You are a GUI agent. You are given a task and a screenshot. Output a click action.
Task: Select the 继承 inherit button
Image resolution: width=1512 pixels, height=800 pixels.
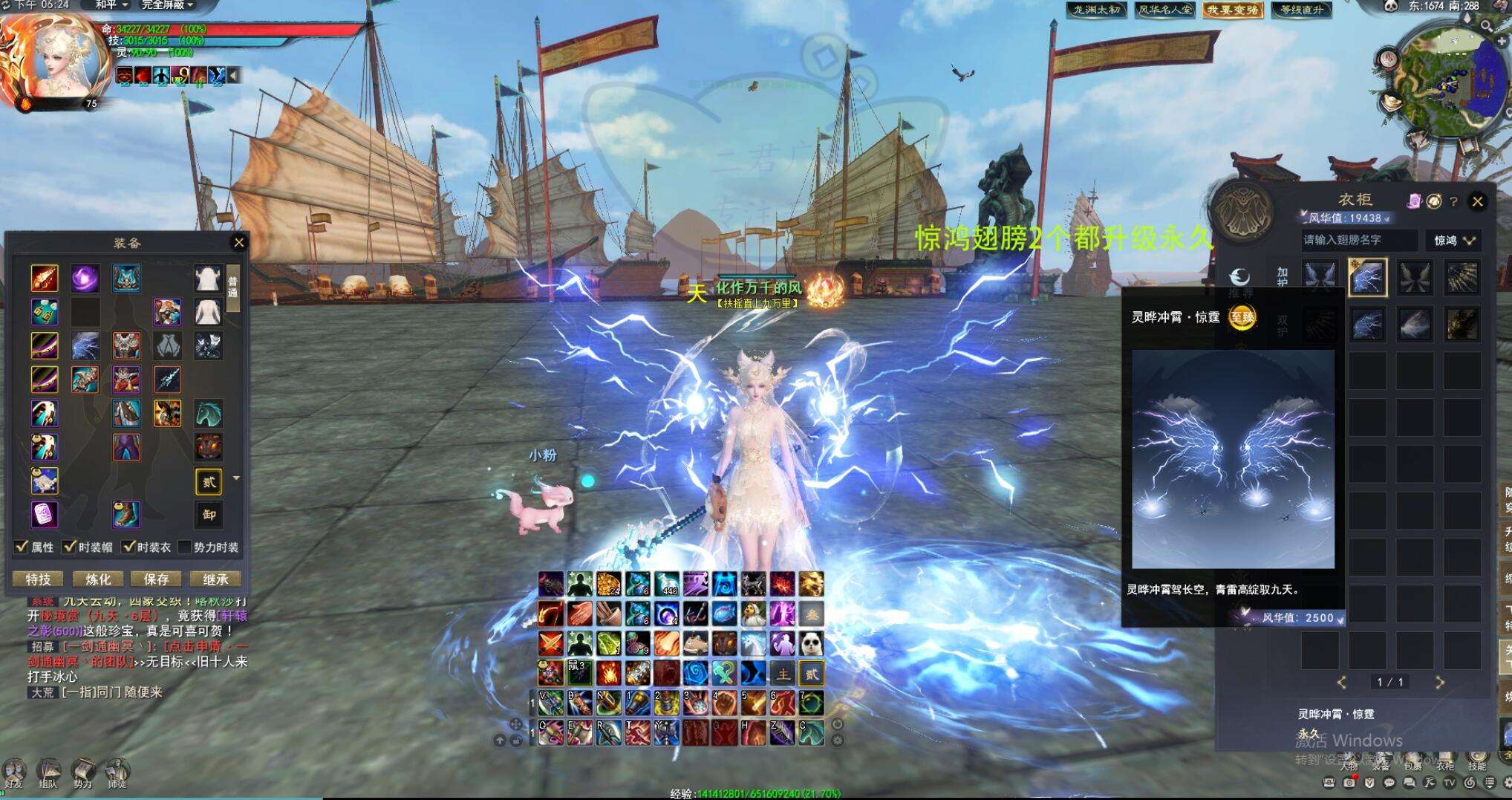click(215, 579)
